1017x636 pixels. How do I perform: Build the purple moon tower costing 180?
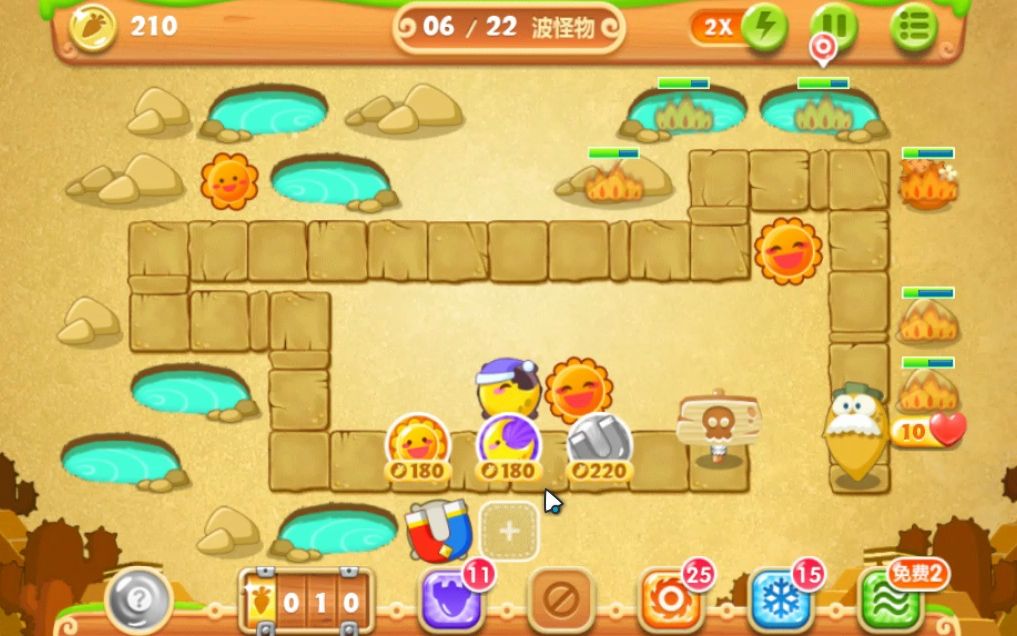(x=508, y=442)
